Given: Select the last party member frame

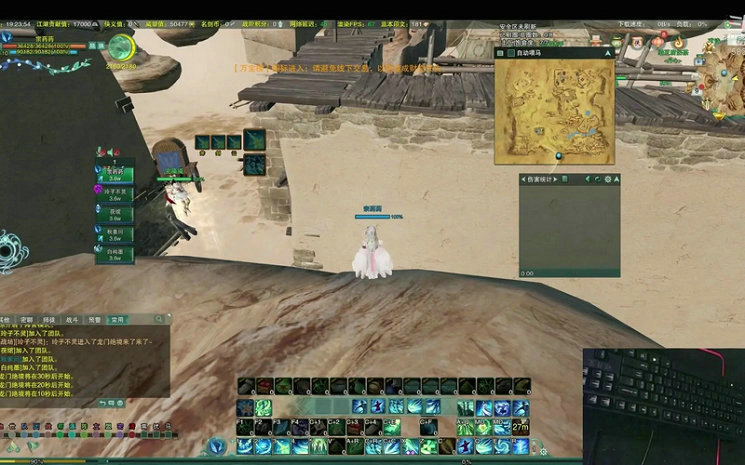Looking at the screenshot, I should point(115,254).
